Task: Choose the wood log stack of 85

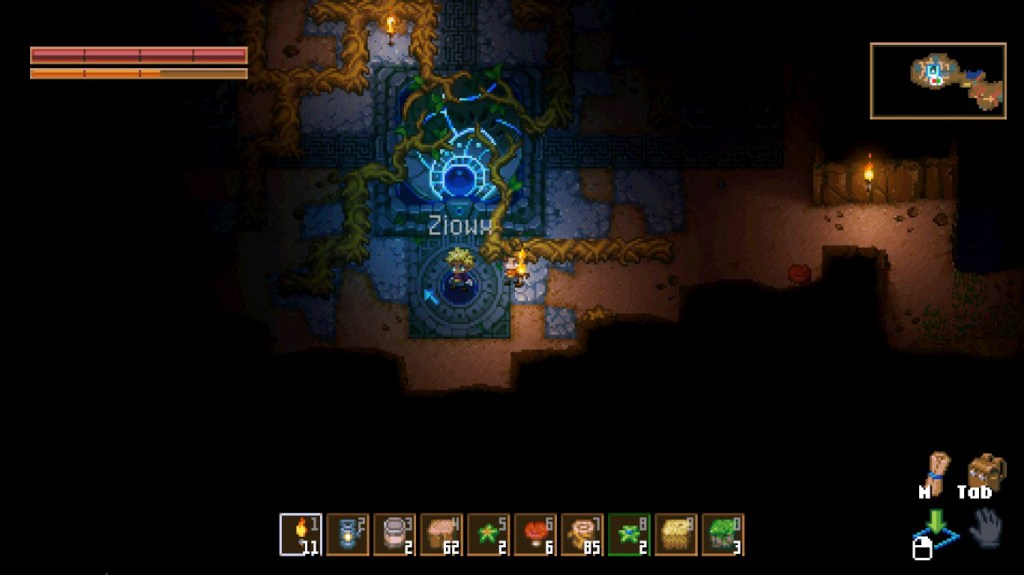Action: (582, 534)
